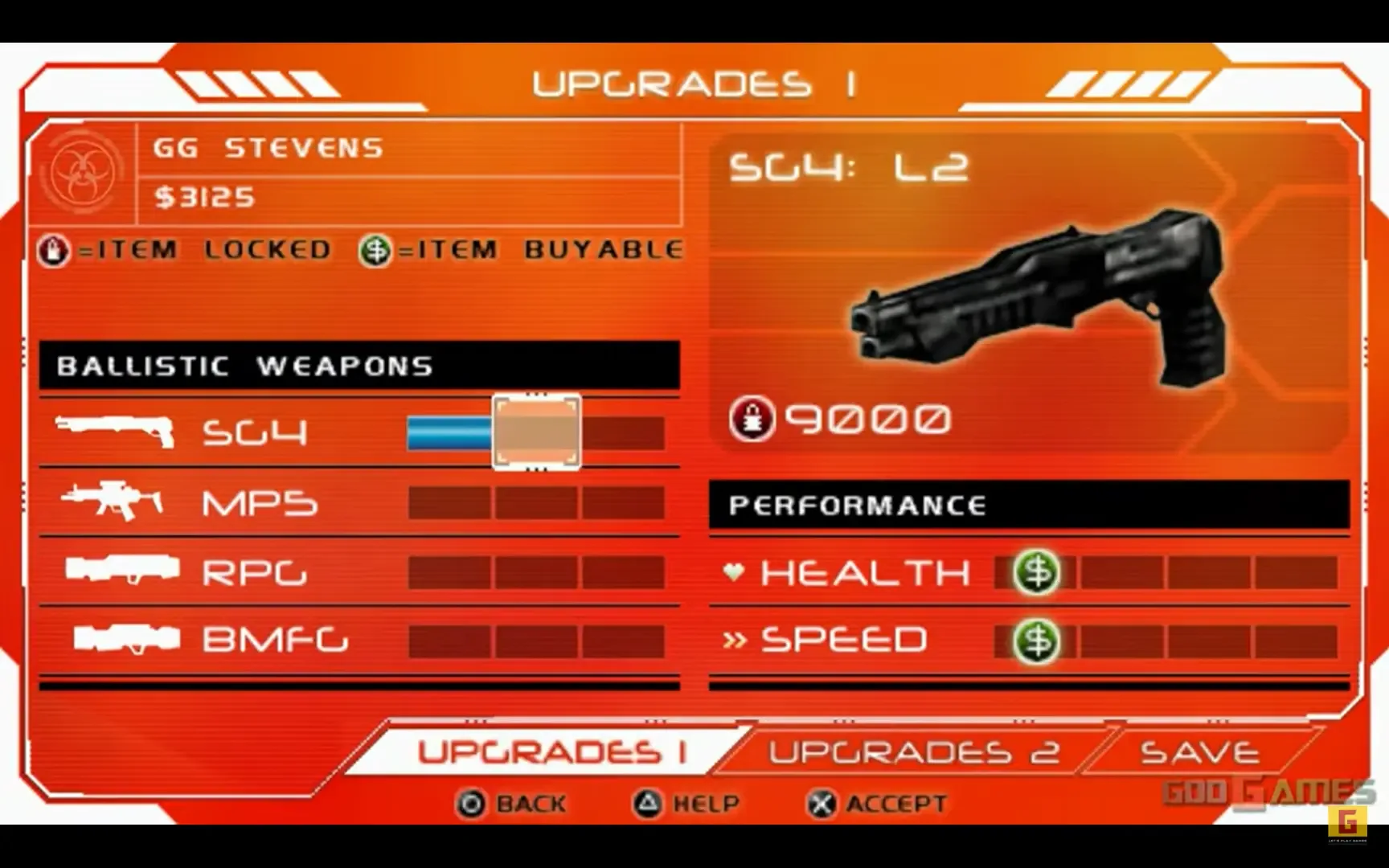The image size is (1389, 868).
Task: Click the lock icon next to 9000
Action: (753, 418)
